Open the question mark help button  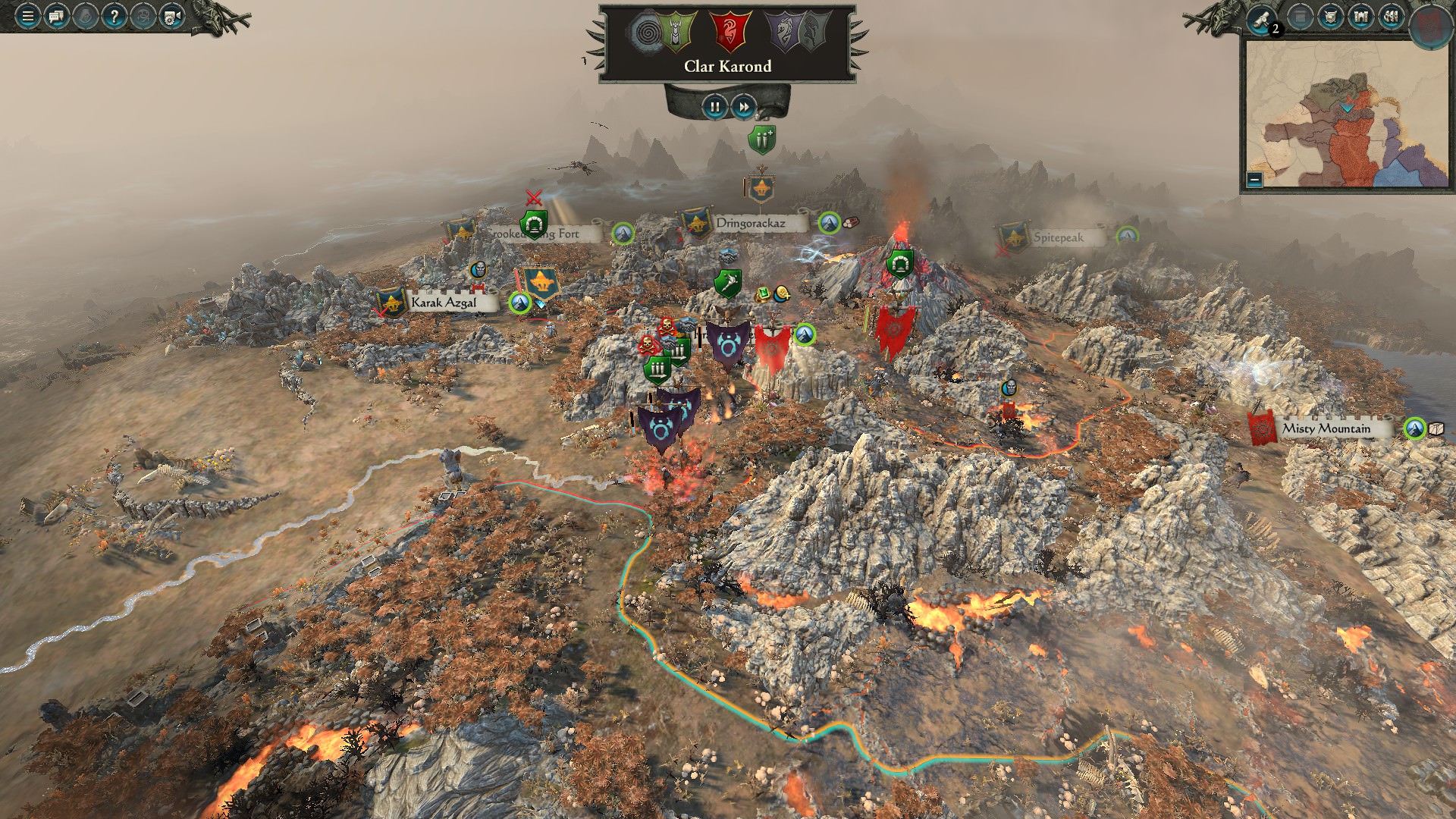(x=114, y=16)
